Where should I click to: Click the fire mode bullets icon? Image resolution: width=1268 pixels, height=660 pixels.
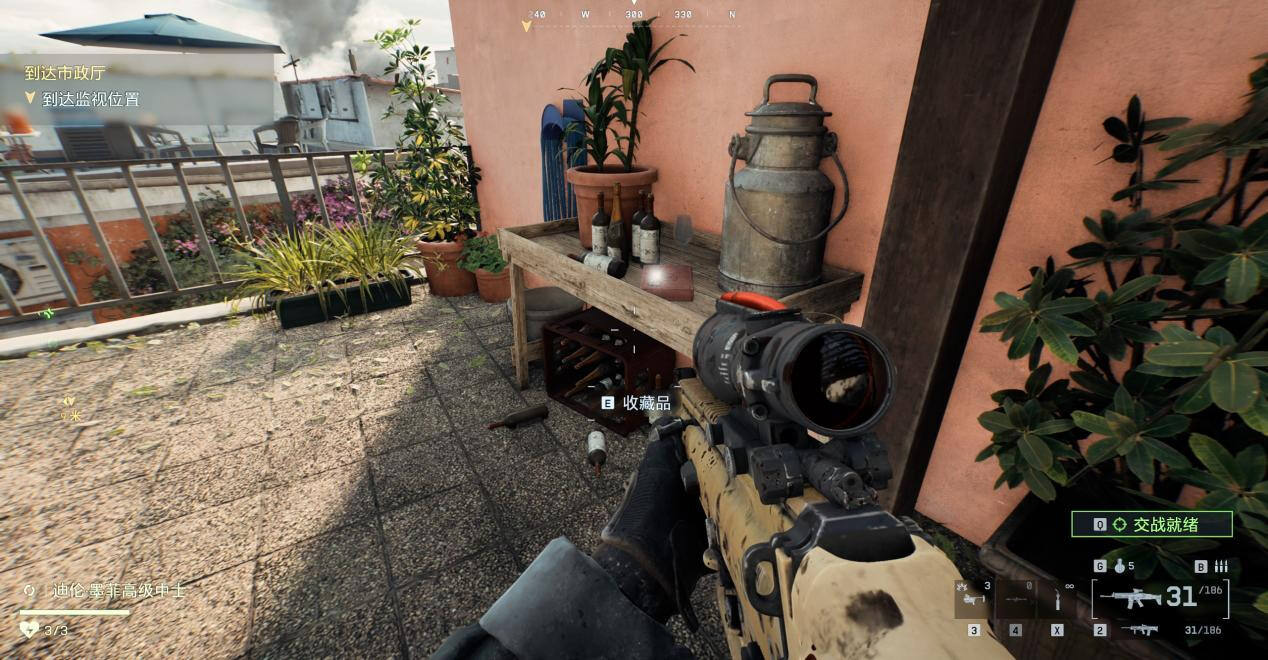point(1220,566)
